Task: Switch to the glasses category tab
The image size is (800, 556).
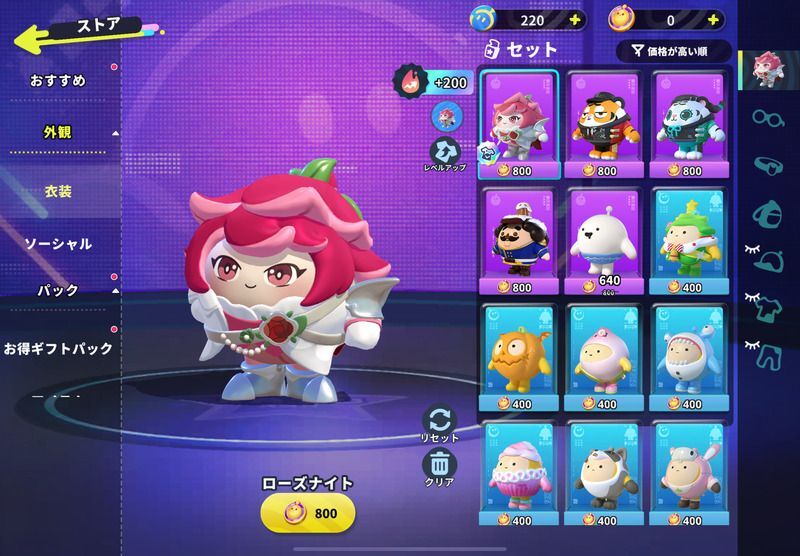Action: [x=766, y=118]
